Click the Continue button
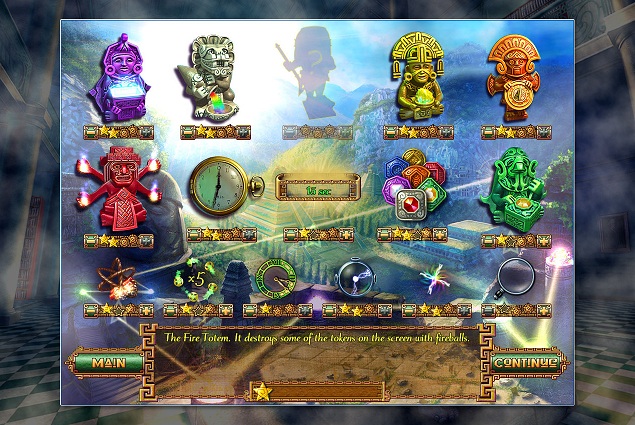The width and height of the screenshot is (635, 425). [x=523, y=361]
